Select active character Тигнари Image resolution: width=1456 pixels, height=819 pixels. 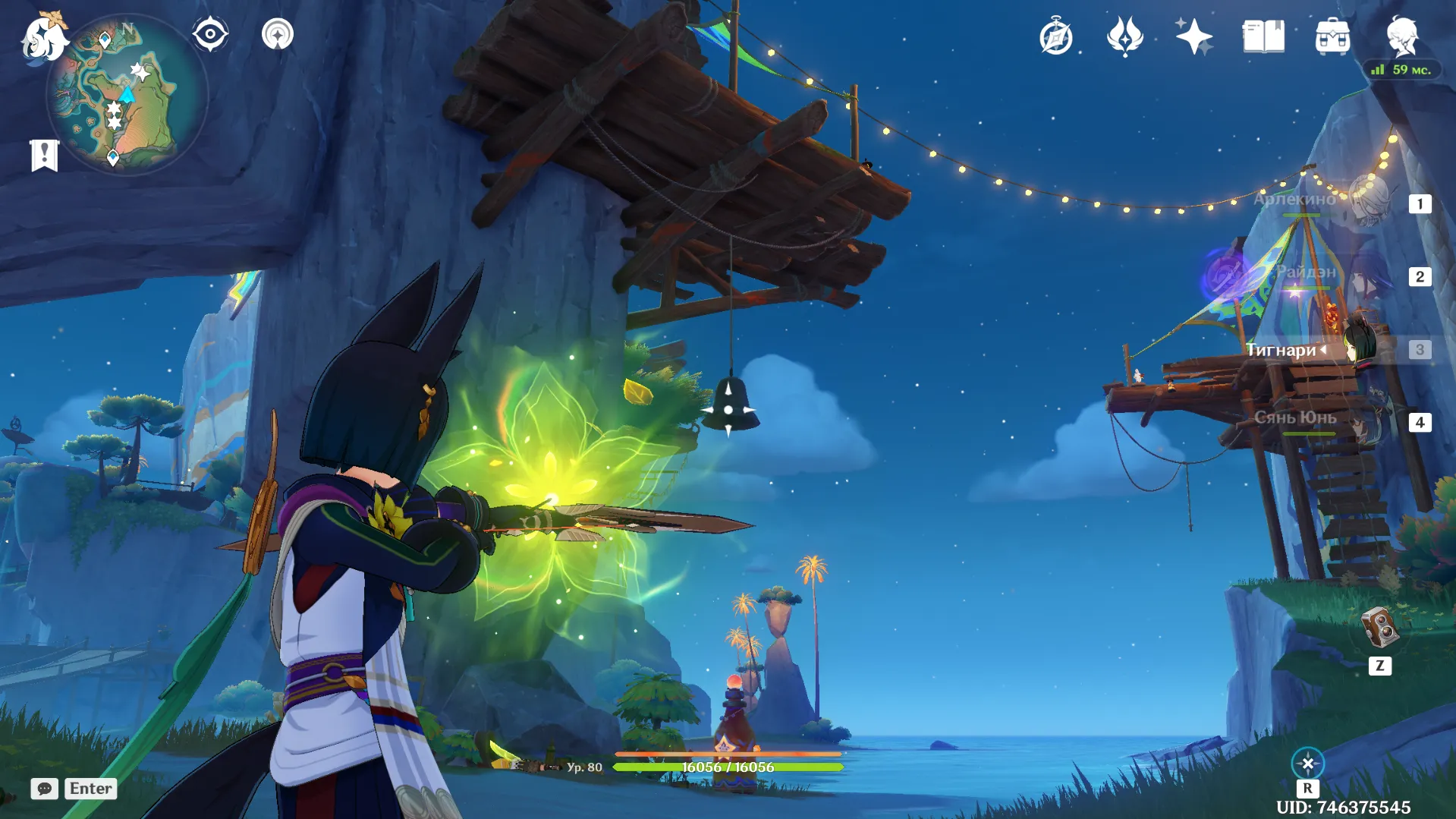pyautogui.click(x=1335, y=349)
